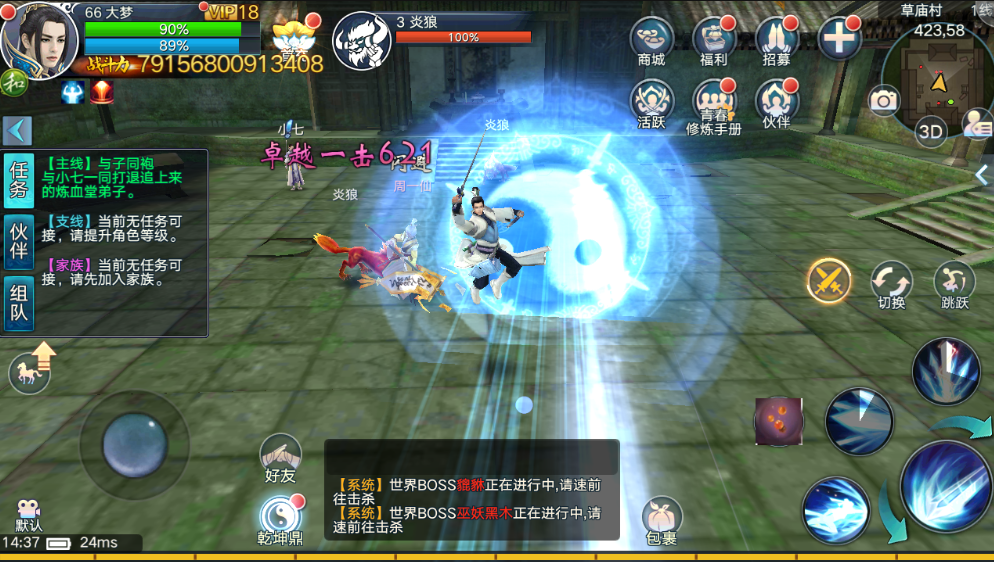Viewport: 994px width, 562px height.
Task: Open the 包裹 bag inventory
Action: (661, 520)
